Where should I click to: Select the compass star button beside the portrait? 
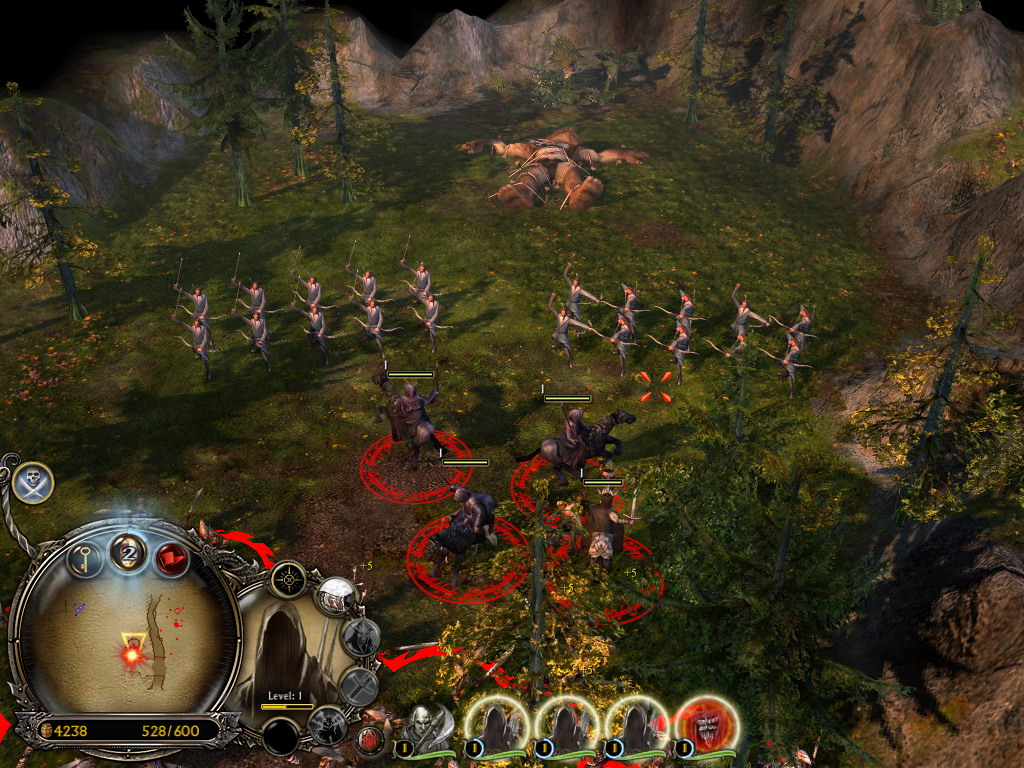288,579
